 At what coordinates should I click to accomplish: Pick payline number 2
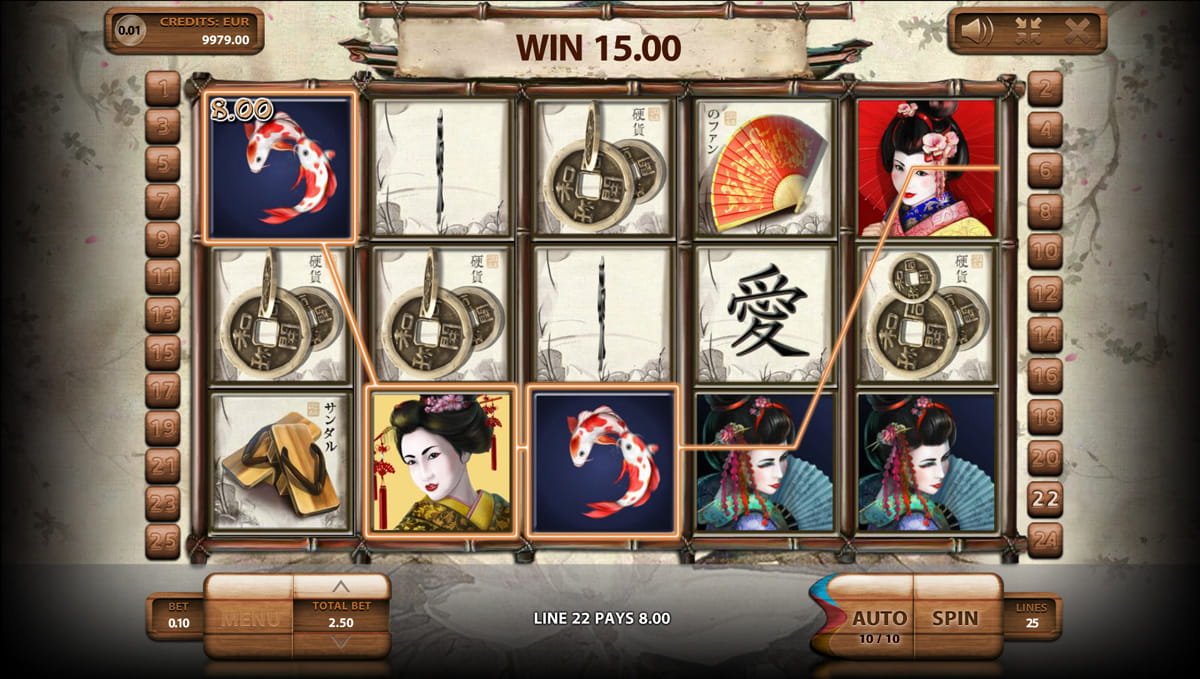[x=1045, y=88]
